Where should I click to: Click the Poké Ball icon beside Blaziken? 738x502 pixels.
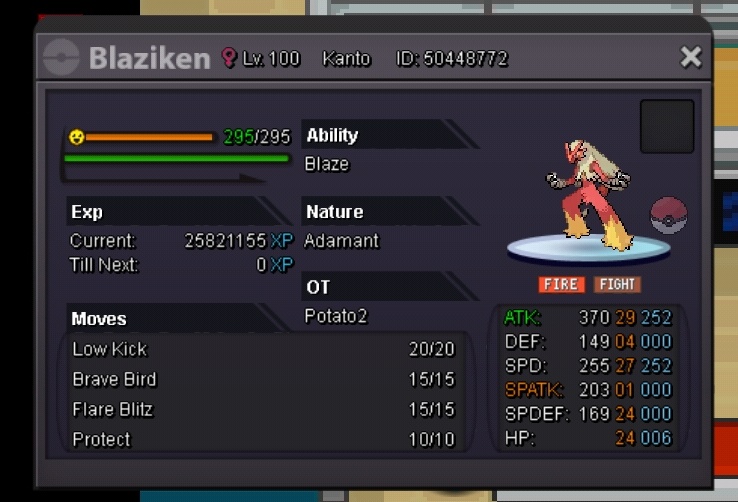668,215
